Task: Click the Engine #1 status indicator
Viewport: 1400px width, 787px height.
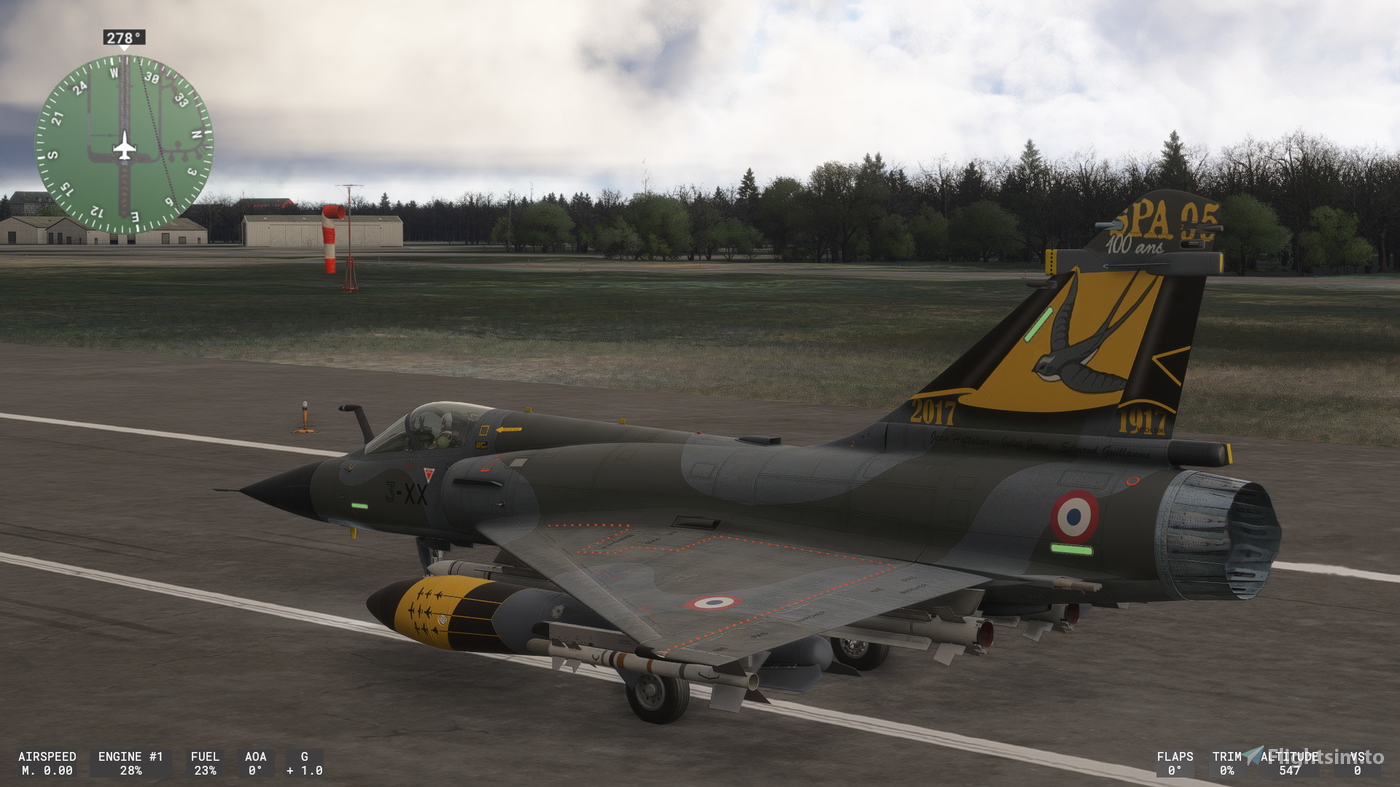Action: coord(131,763)
